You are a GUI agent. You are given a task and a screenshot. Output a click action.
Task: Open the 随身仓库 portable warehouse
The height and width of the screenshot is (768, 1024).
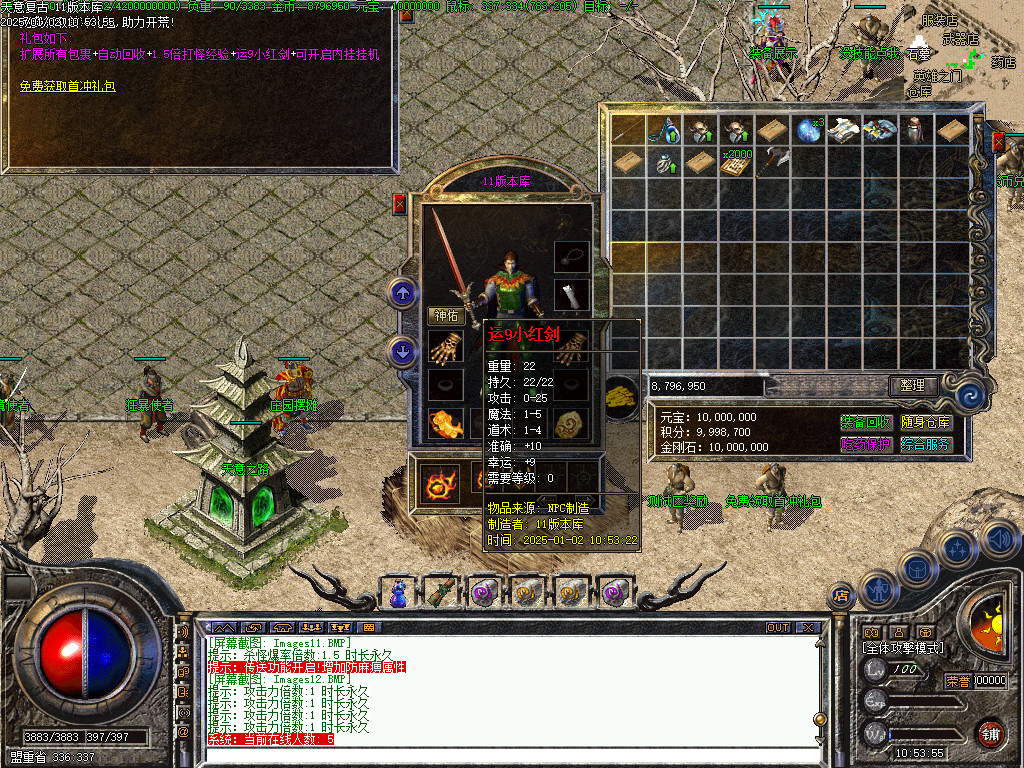coord(925,423)
